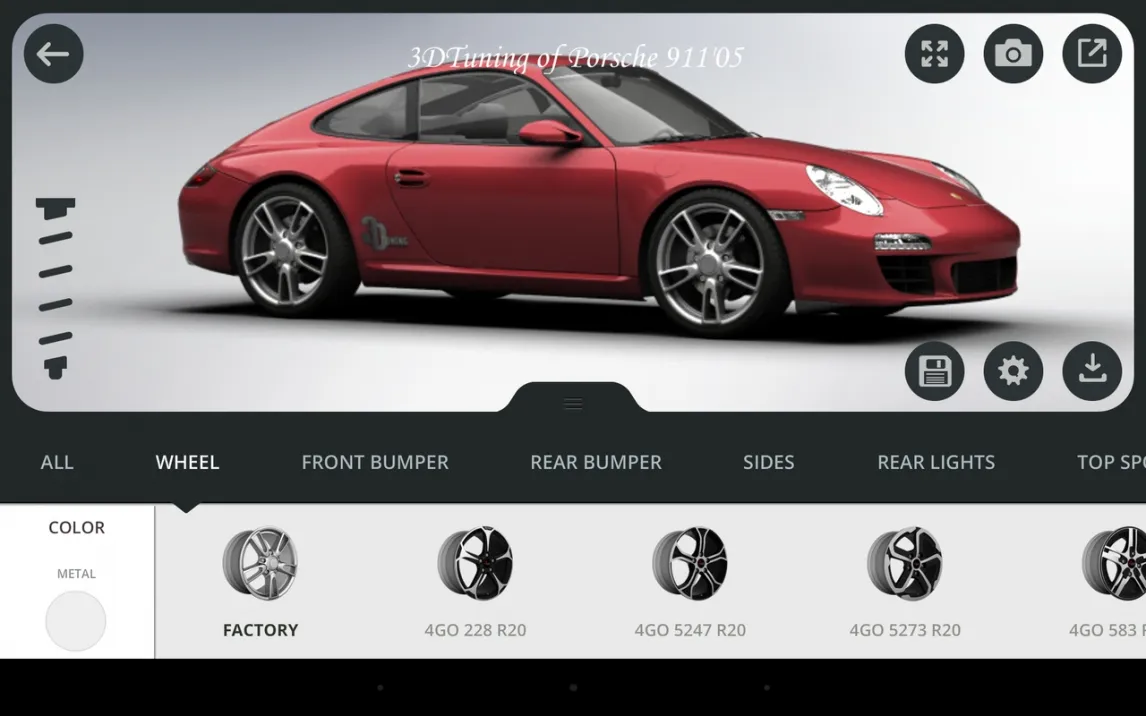Adjust the suspension height slider

coord(56,288)
